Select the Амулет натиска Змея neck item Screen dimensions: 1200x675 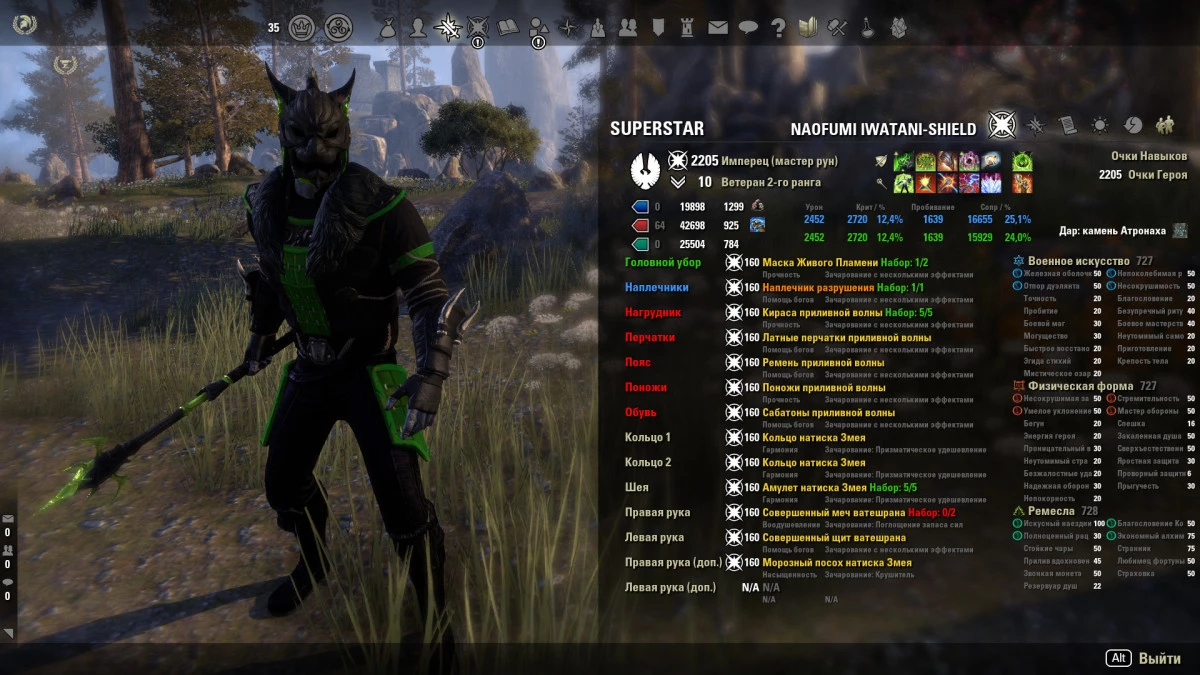pyautogui.click(x=816, y=487)
